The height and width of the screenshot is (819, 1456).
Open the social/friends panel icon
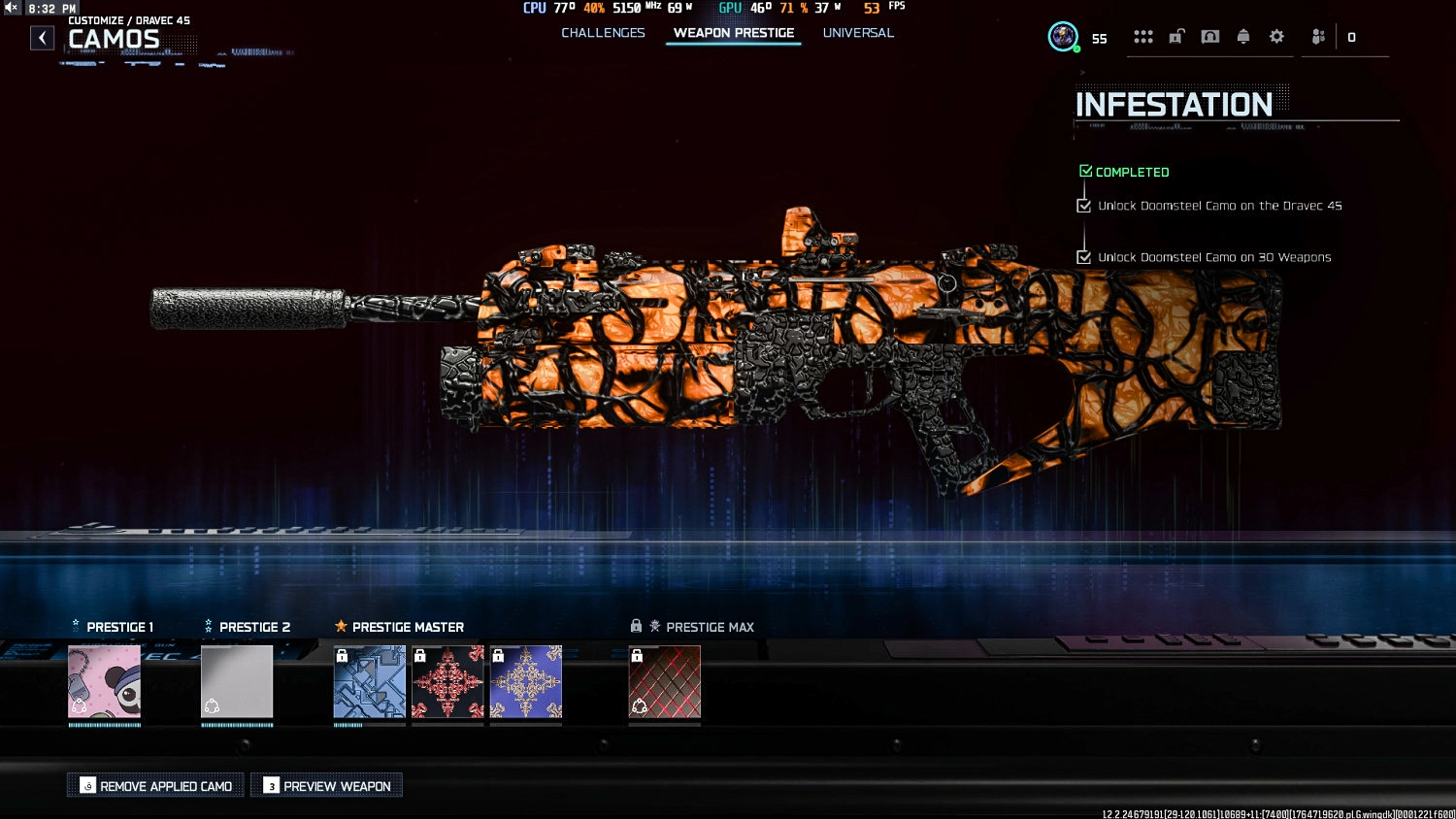1317,36
